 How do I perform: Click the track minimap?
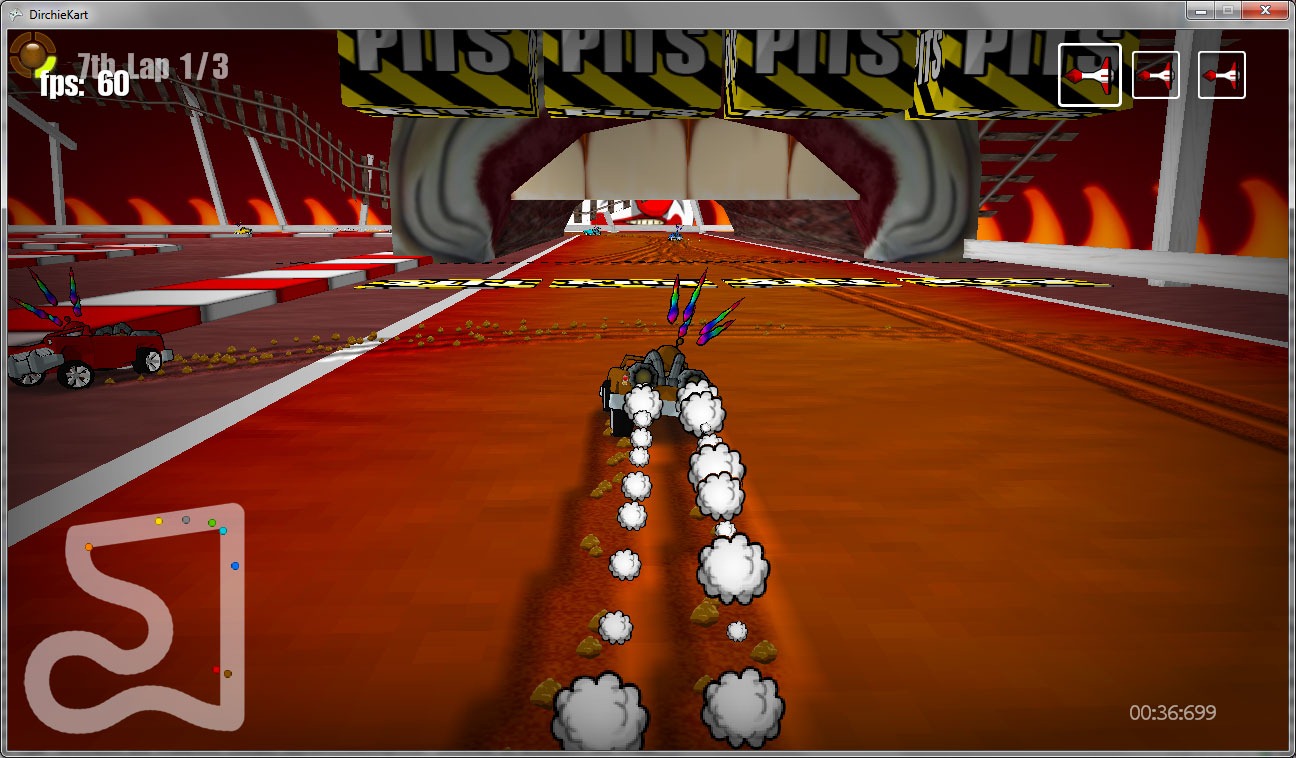[x=137, y=625]
